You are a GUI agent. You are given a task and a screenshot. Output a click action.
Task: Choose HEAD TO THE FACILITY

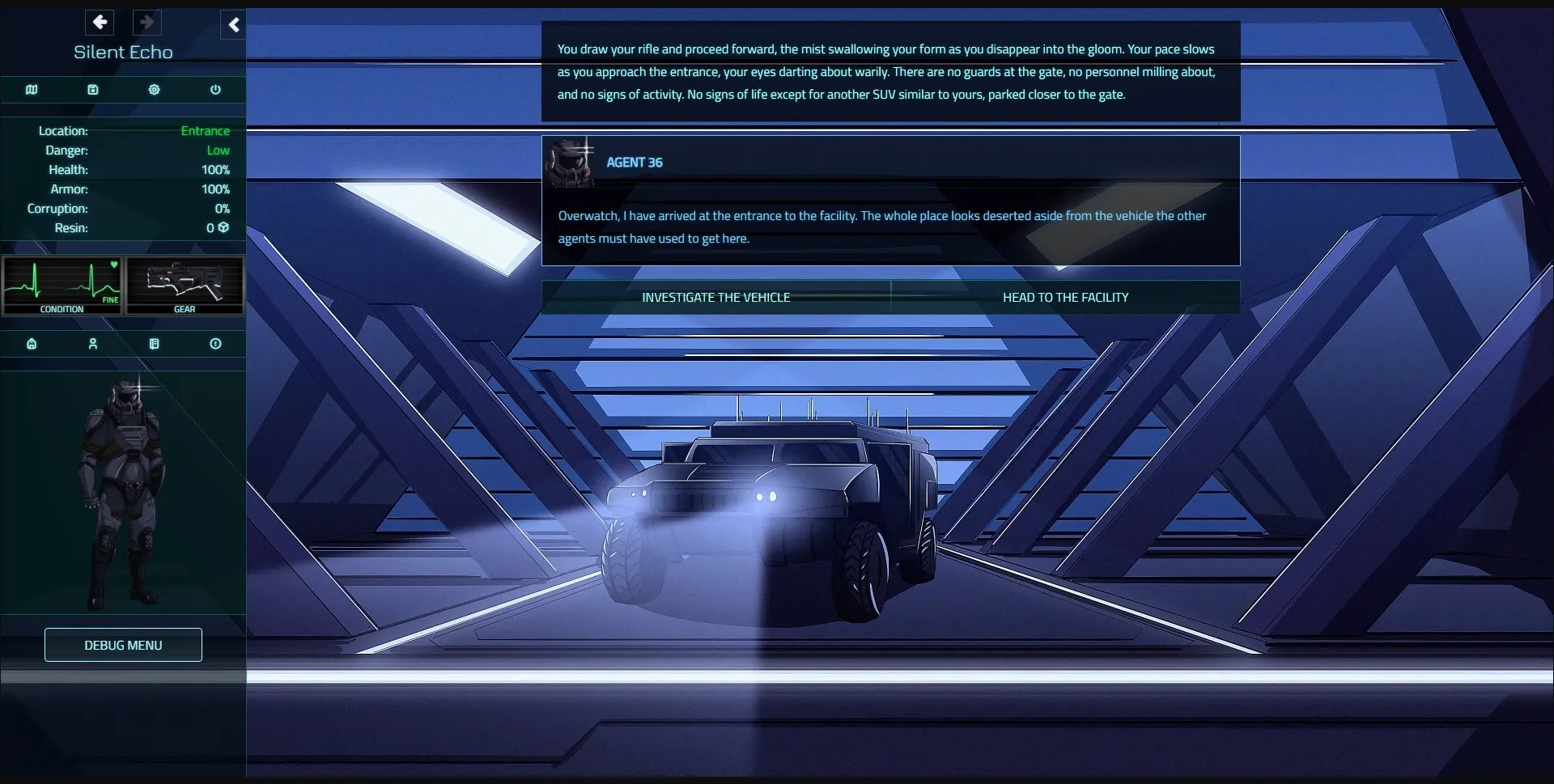point(1065,297)
